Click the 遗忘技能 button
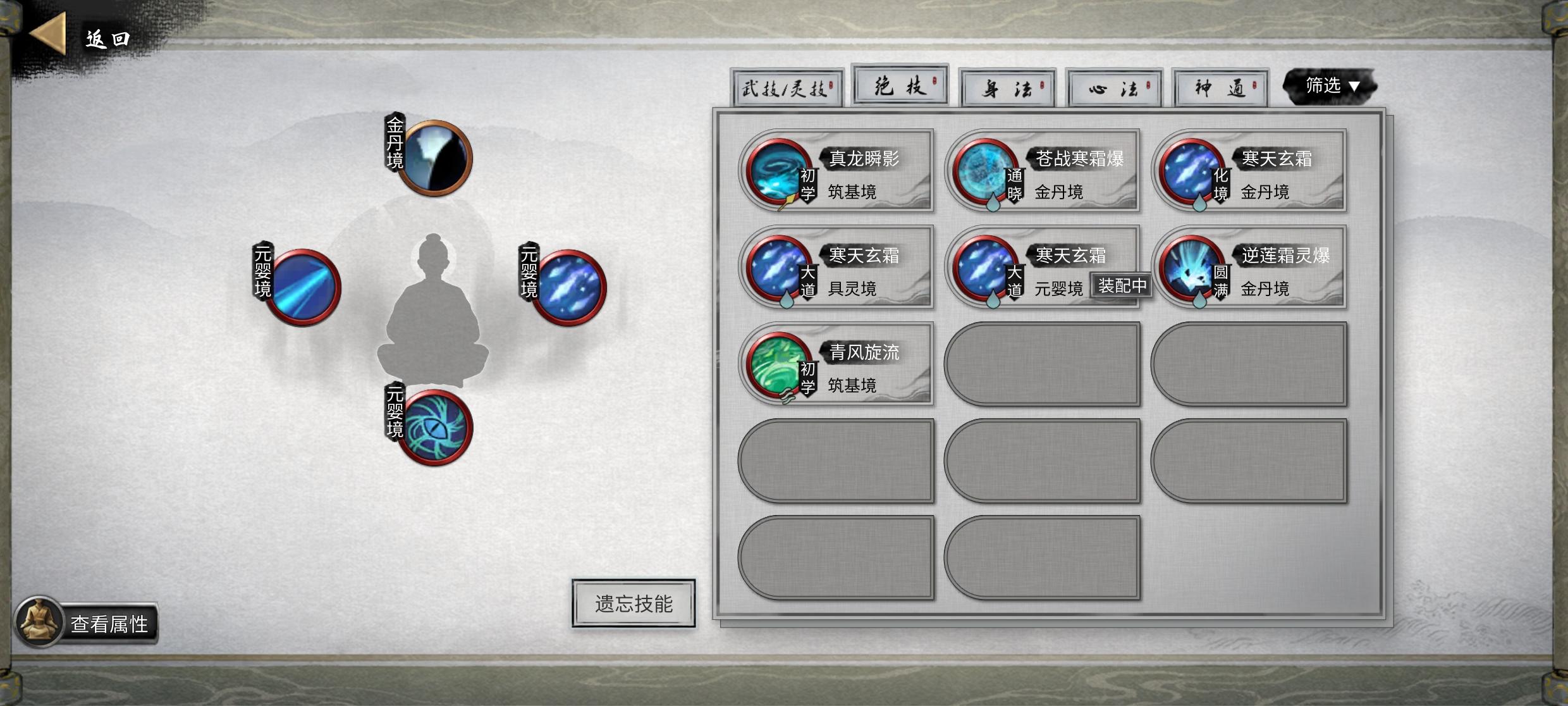Image resolution: width=1568 pixels, height=706 pixels. (633, 603)
